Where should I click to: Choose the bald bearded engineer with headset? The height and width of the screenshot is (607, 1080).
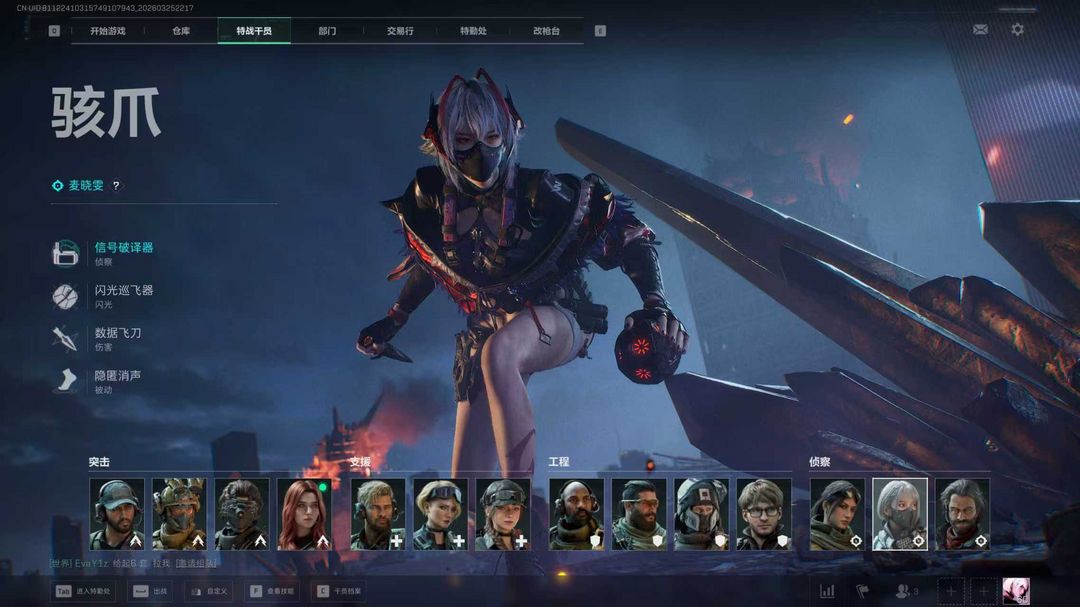576,514
